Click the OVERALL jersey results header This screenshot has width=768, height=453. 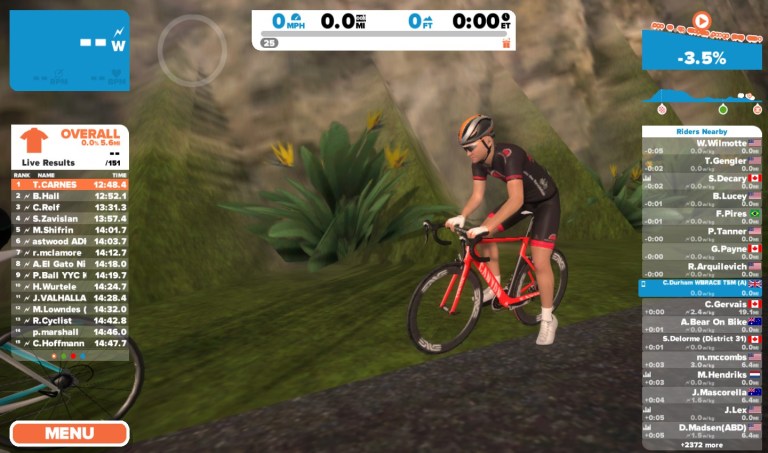(x=70, y=139)
